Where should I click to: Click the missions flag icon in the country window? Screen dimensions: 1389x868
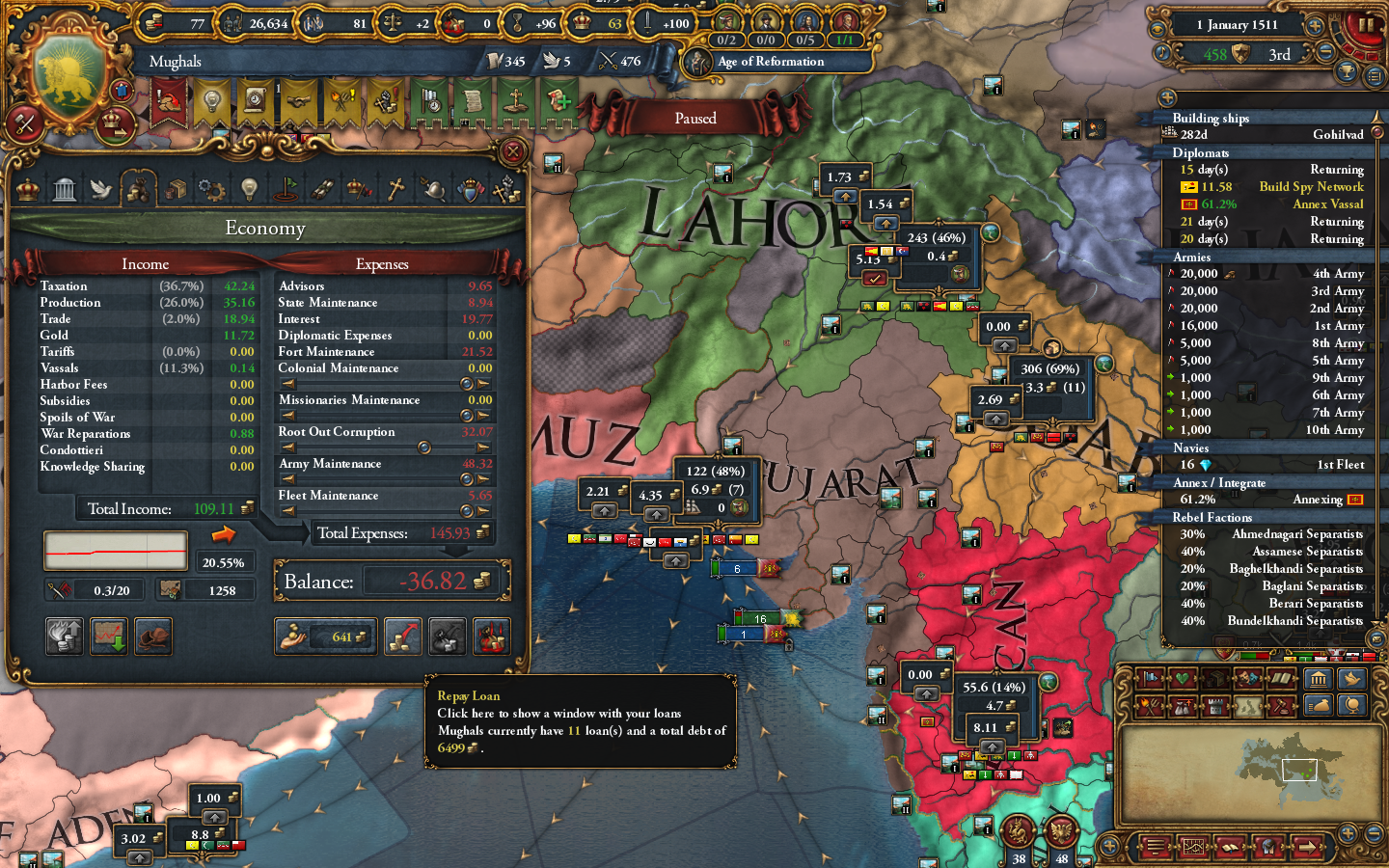pos(286,189)
